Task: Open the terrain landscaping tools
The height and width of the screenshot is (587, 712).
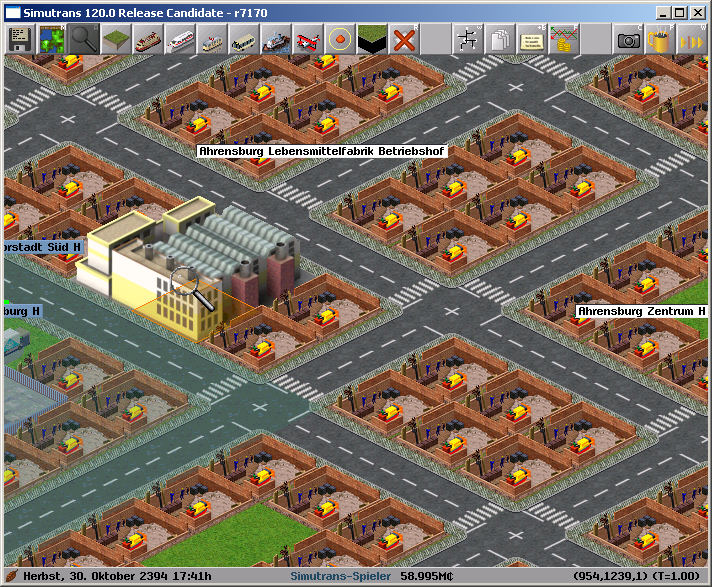Action: pyautogui.click(x=114, y=40)
